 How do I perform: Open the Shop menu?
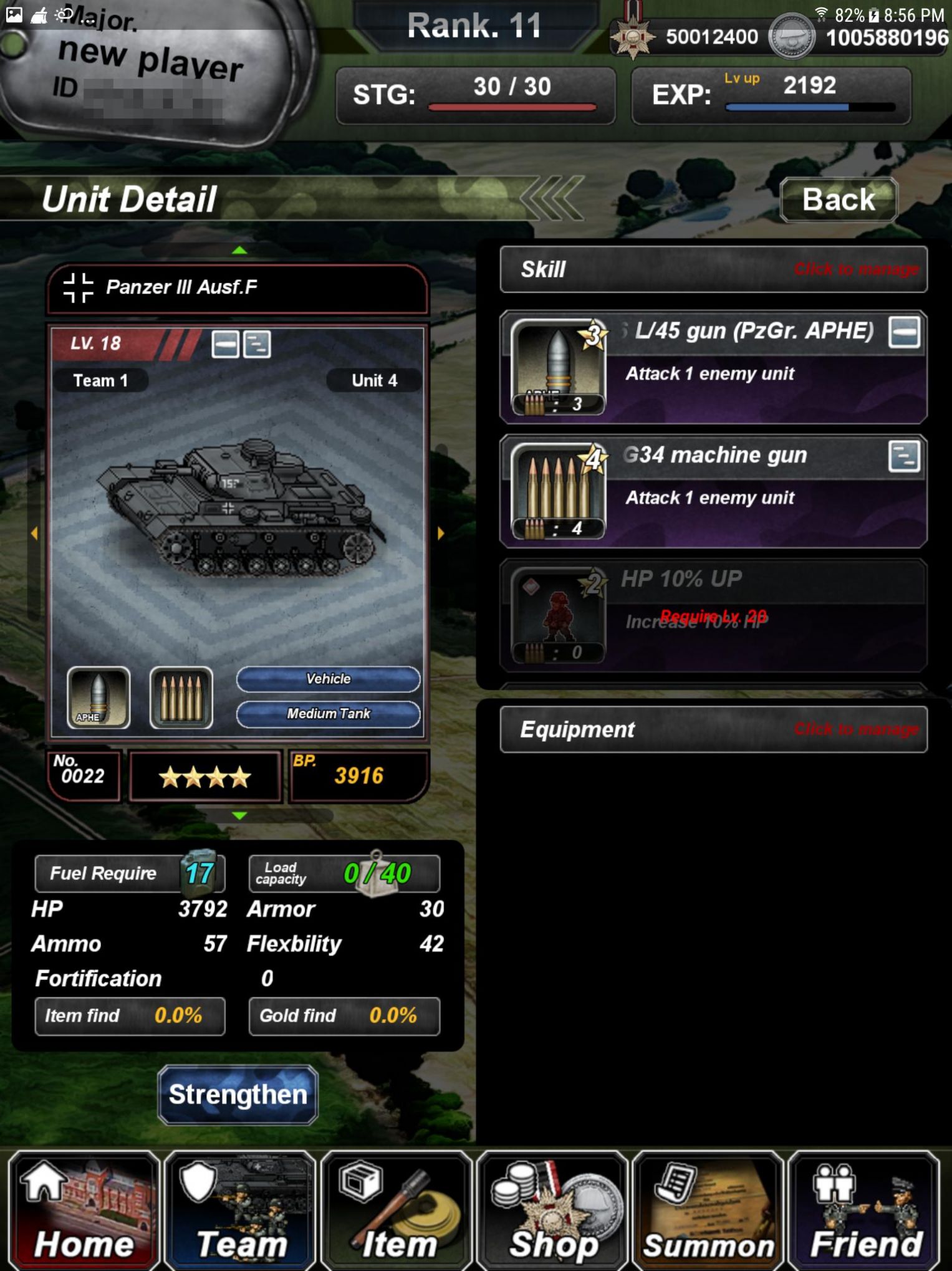(x=552, y=1209)
